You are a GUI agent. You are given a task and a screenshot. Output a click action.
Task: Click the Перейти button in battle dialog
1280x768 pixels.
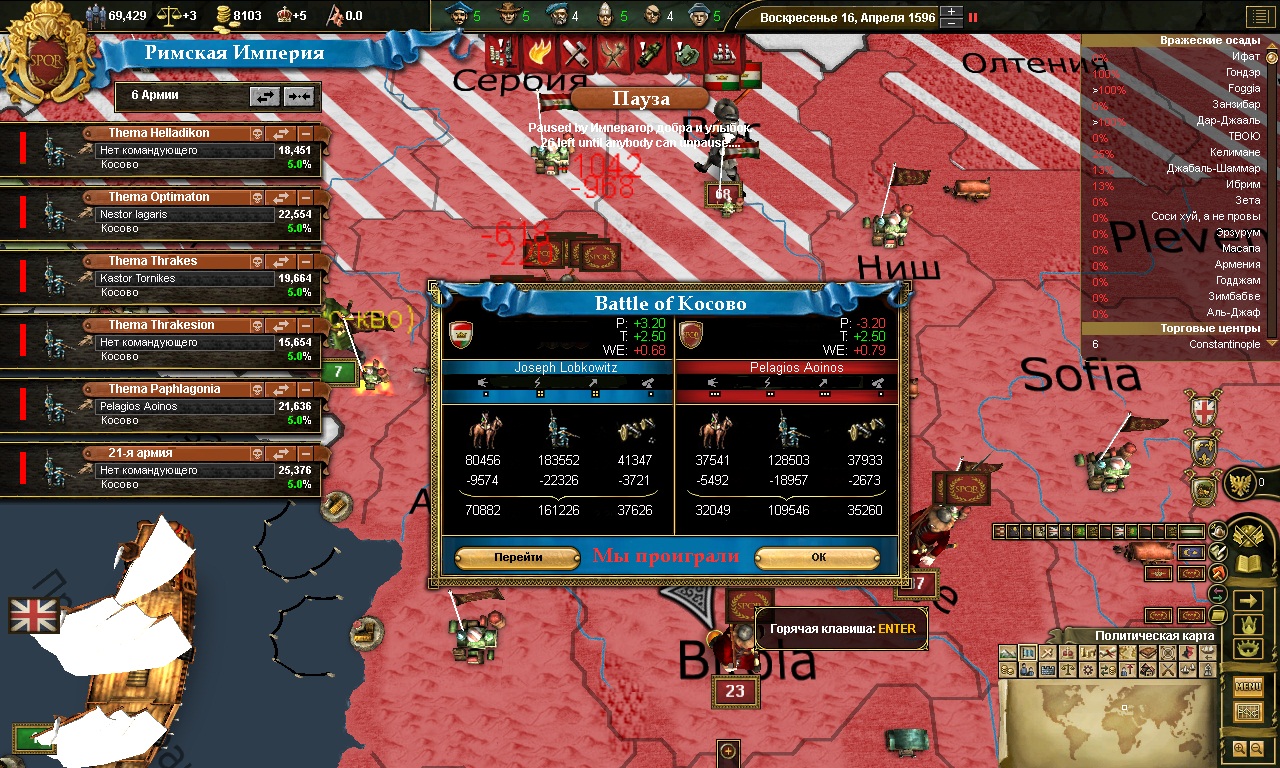517,557
